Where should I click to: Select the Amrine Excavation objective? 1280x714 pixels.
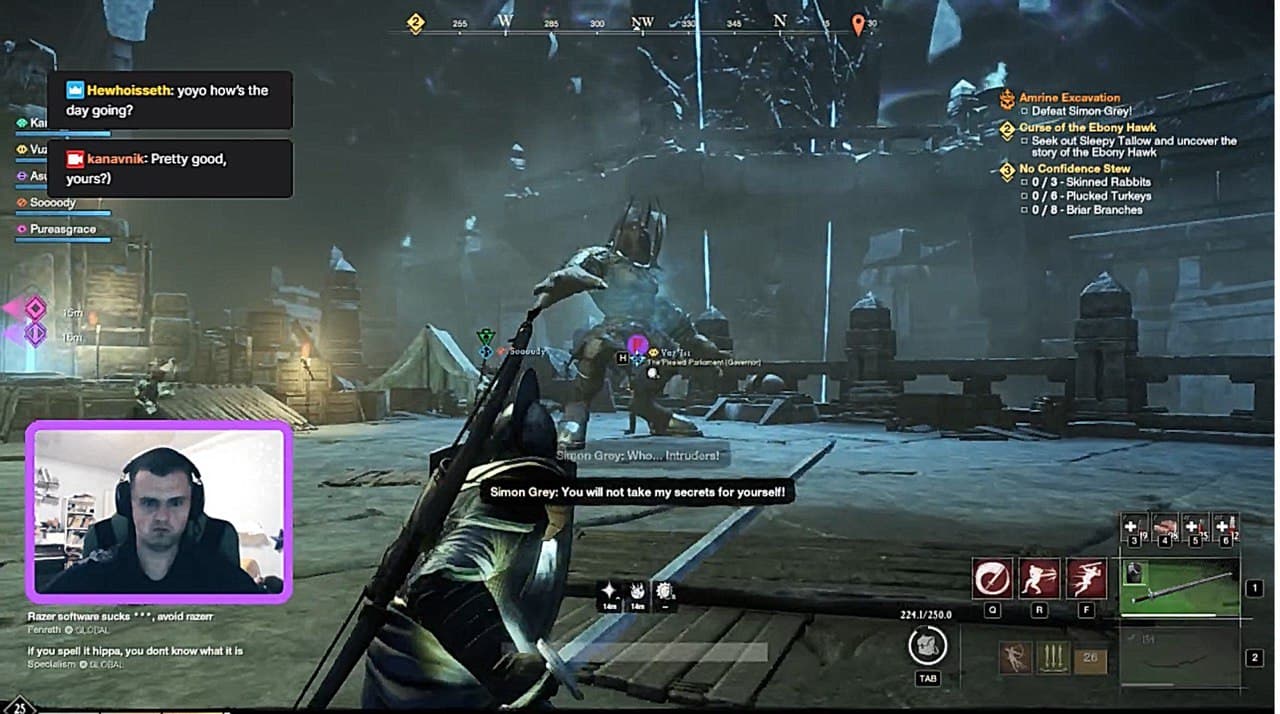[x=1069, y=98]
